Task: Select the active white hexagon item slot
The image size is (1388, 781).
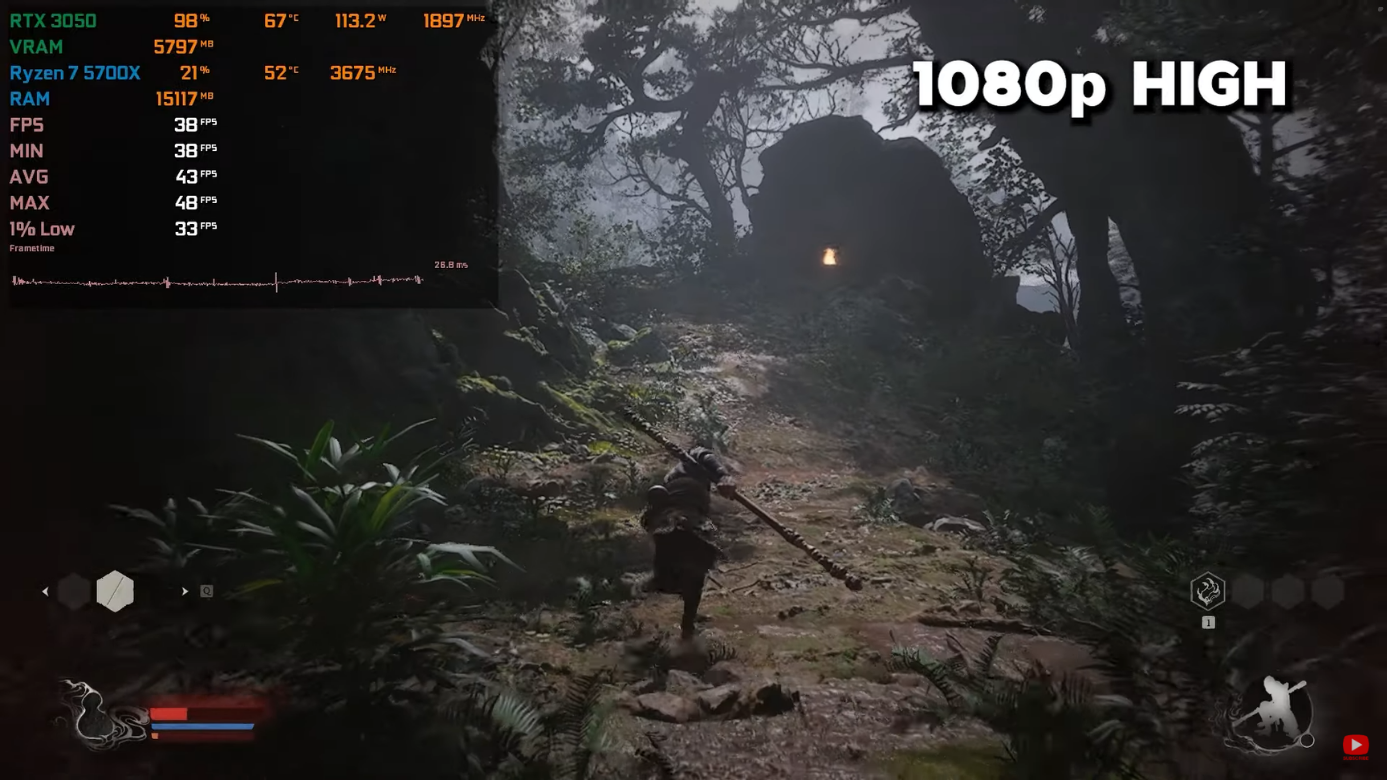Action: coord(115,591)
